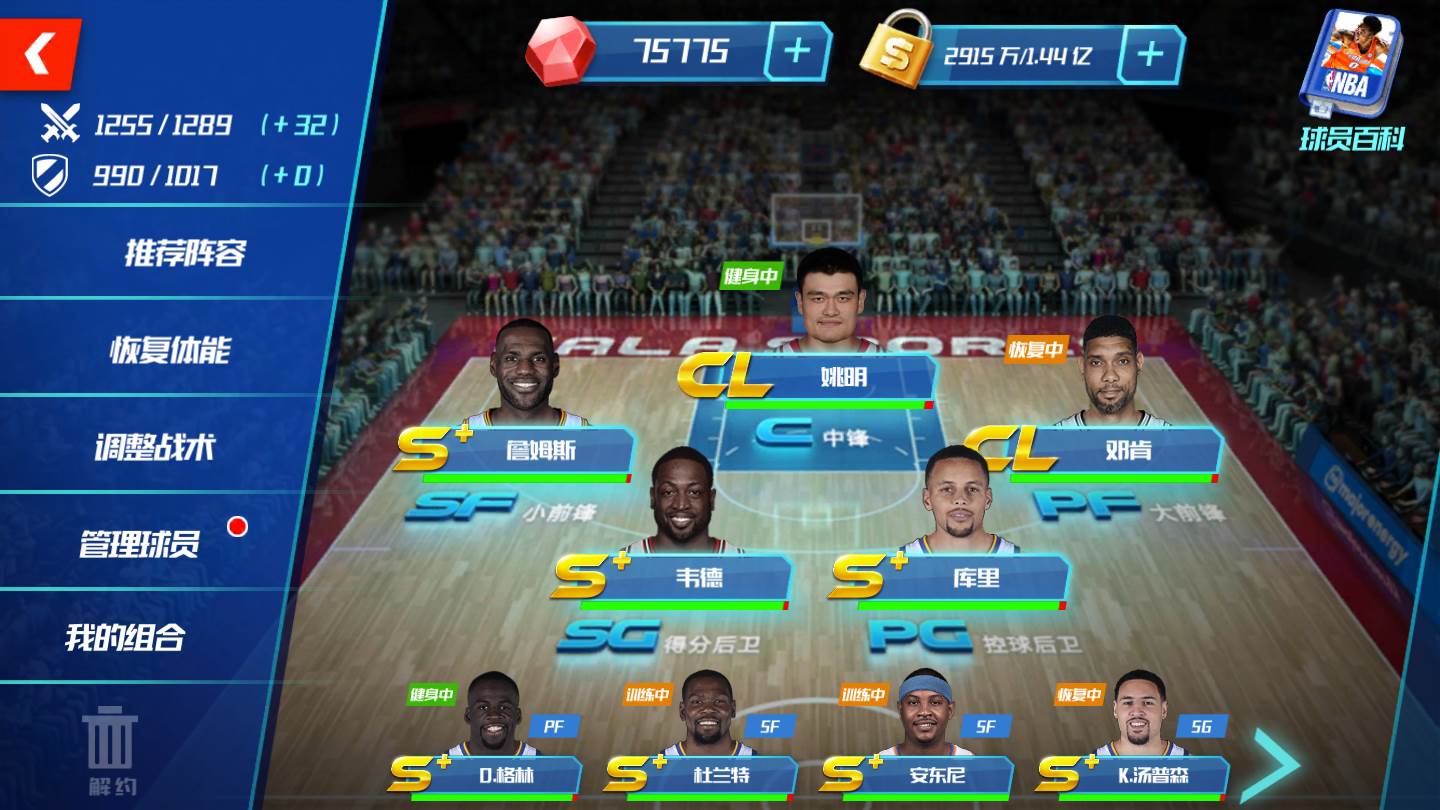Open 我的组合 my combinations menu
This screenshot has height=810, width=1440.
126,638
